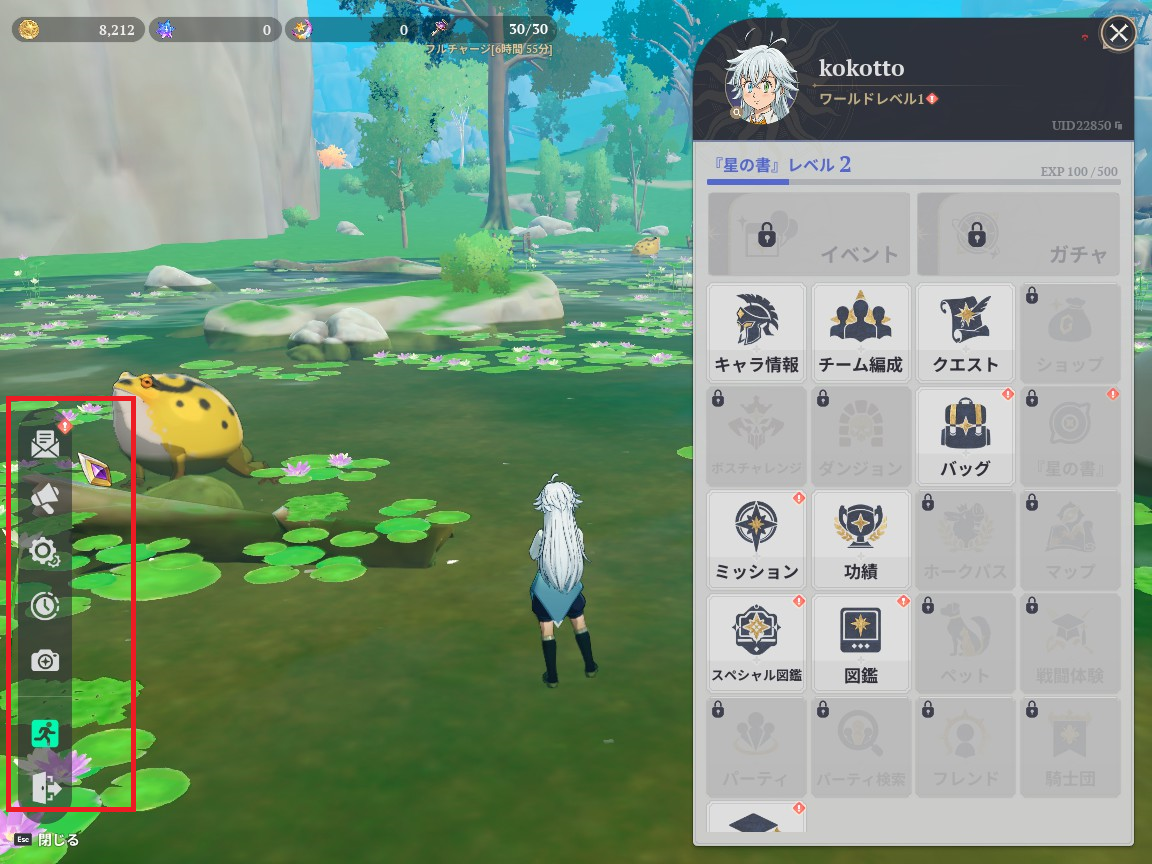Image resolution: width=1152 pixels, height=864 pixels.
Task: Open the megaphone announcements icon
Action: coord(45,498)
